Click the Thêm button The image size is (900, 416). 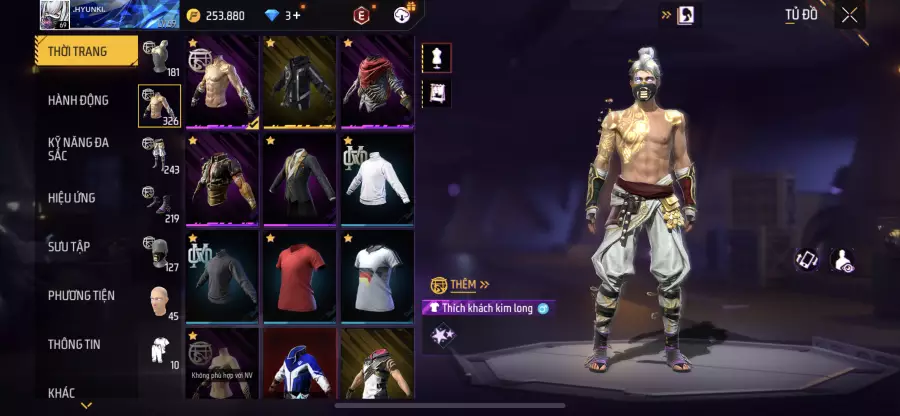tap(462, 285)
